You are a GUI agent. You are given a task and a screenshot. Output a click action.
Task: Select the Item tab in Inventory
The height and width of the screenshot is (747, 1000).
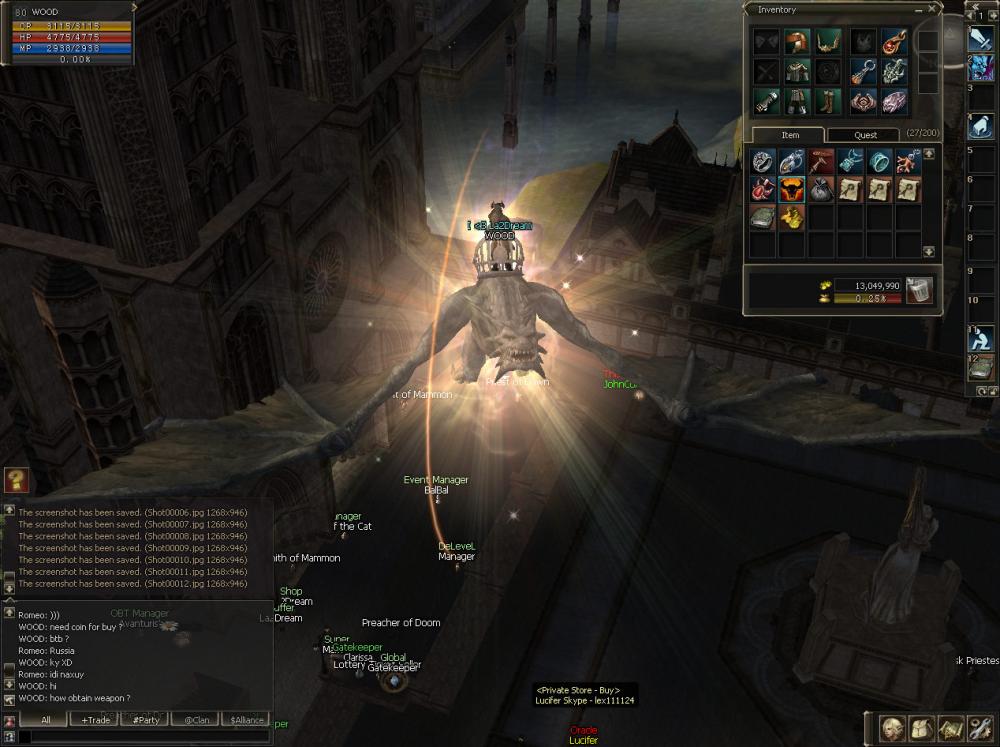[789, 135]
